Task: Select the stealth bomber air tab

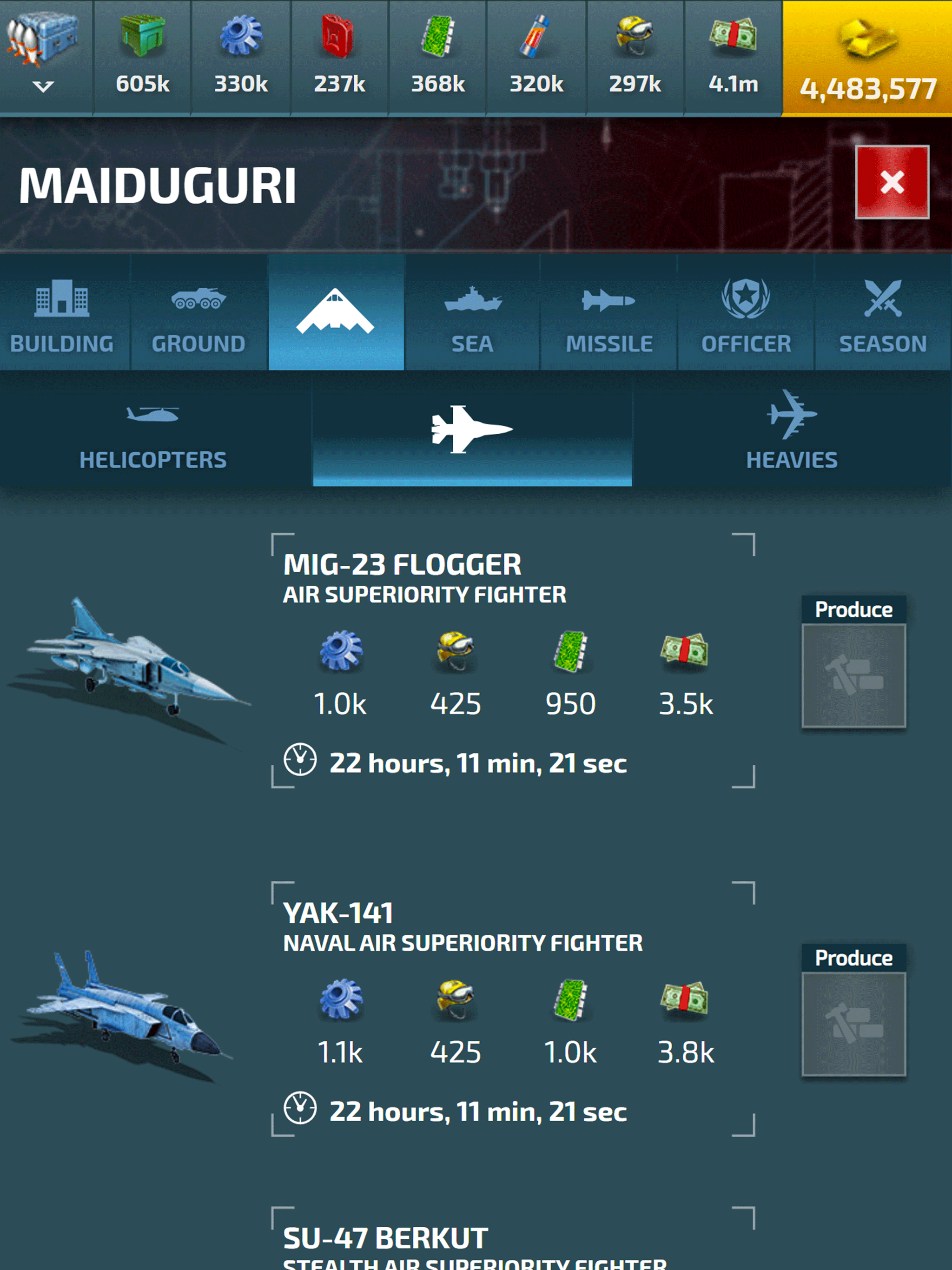Action: tap(336, 313)
